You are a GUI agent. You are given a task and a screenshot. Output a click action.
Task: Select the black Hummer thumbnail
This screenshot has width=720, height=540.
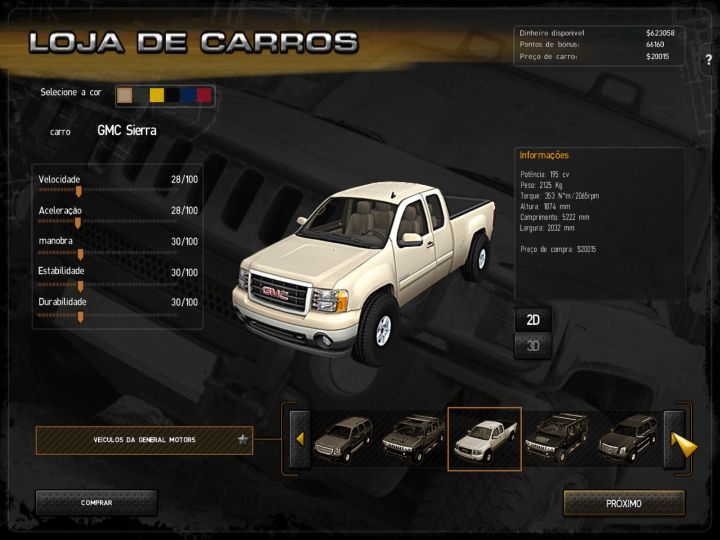click(555, 439)
